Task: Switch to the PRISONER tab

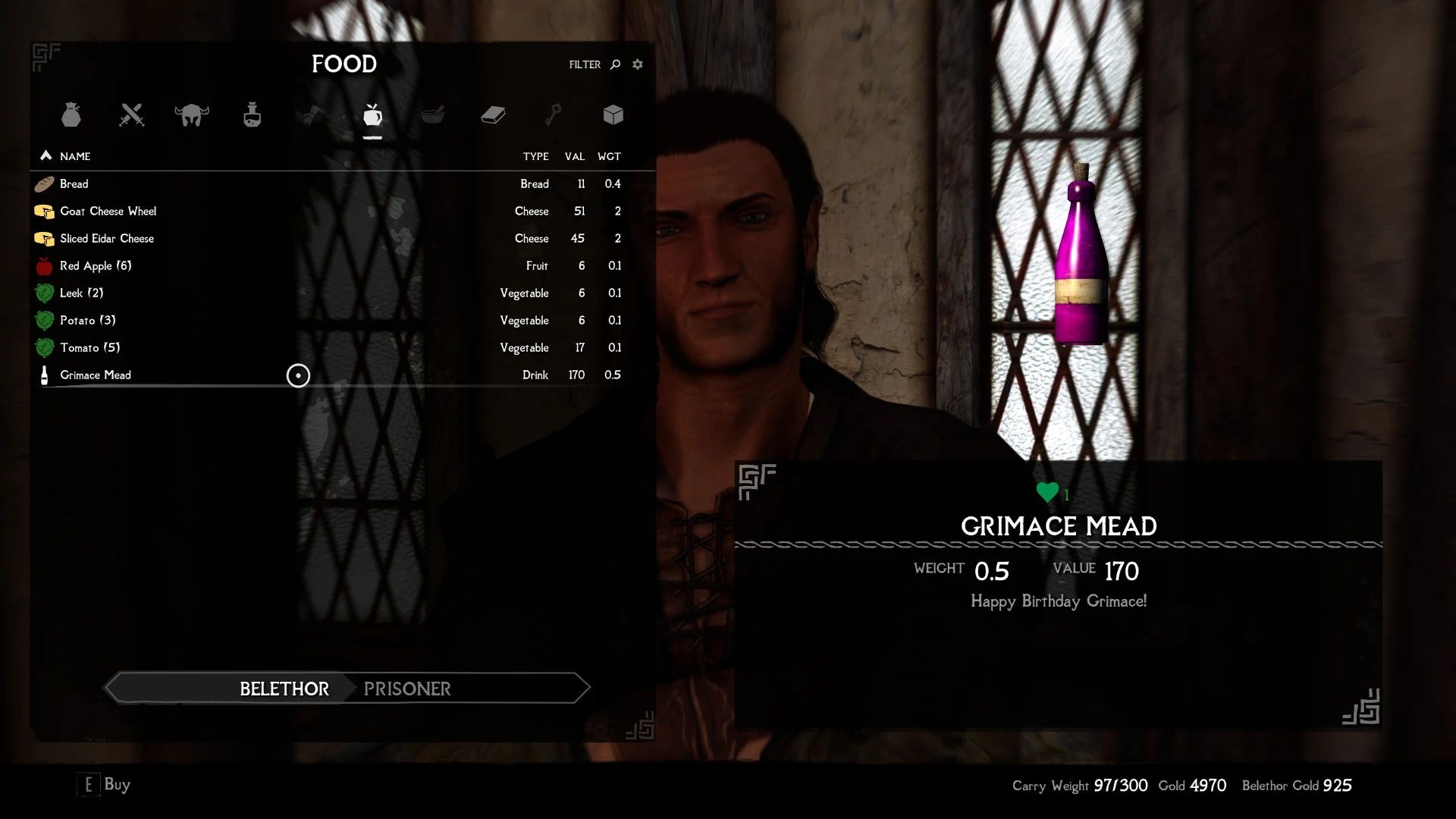Action: pyautogui.click(x=407, y=689)
